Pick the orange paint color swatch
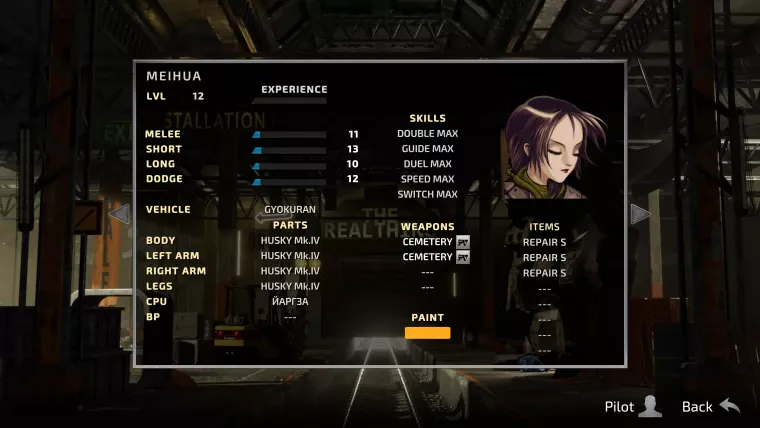This screenshot has height=428, width=760. 427,333
